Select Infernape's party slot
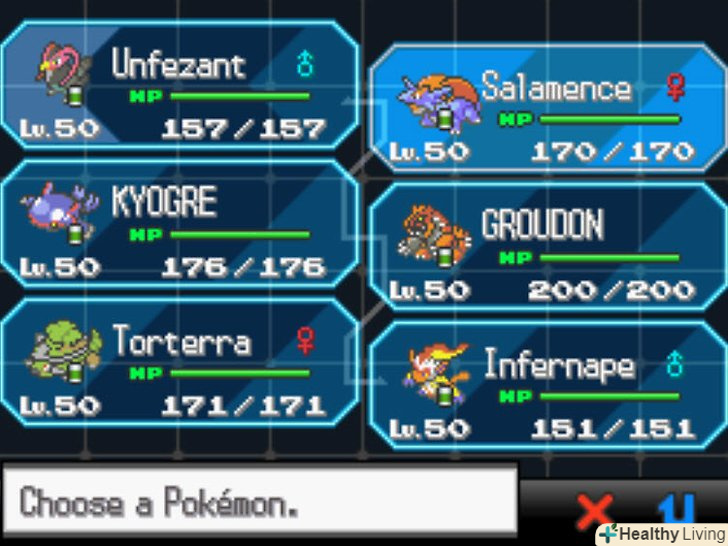Viewport: 728px width, 546px height. point(548,385)
